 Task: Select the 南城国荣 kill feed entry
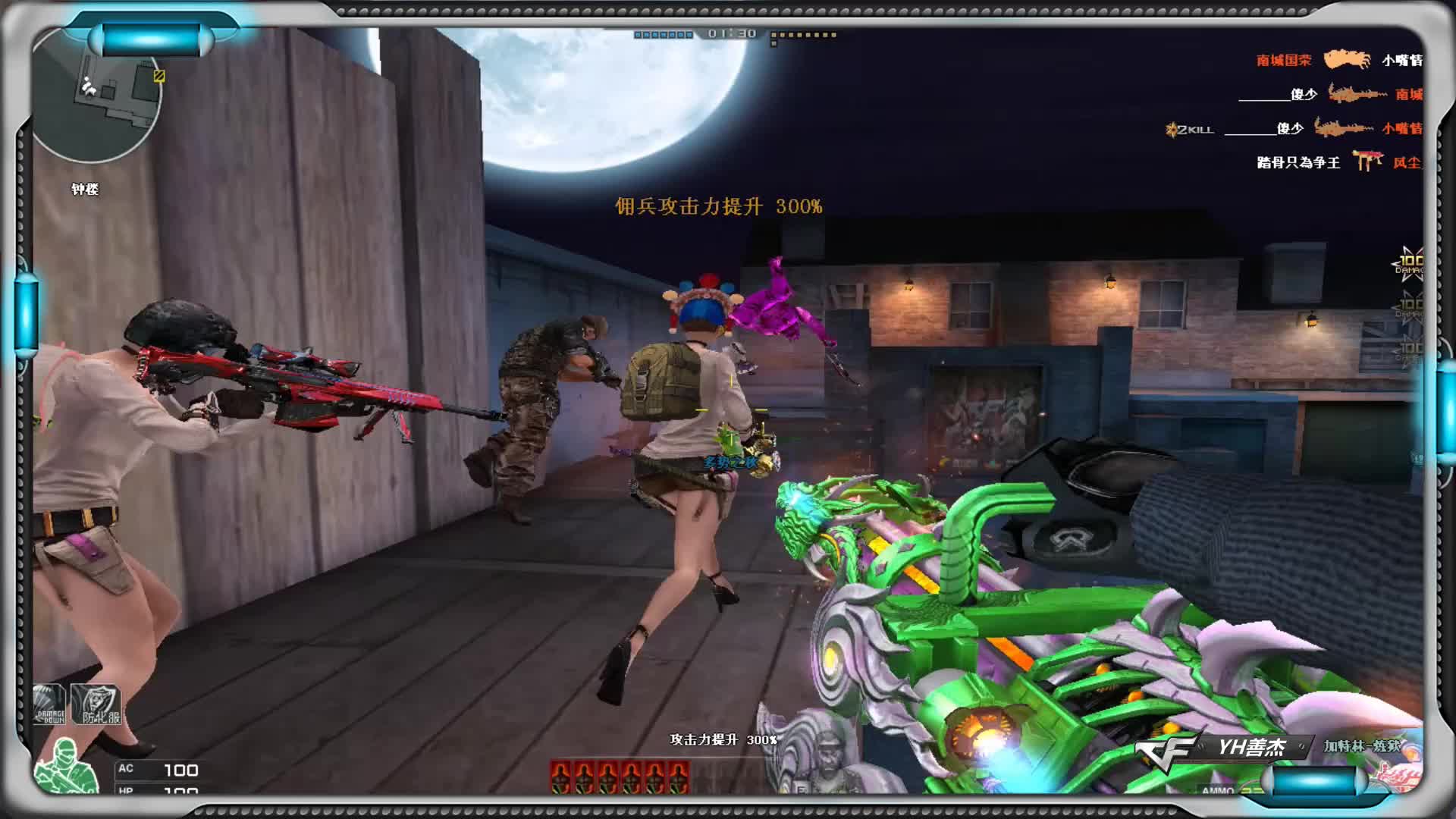1283,60
